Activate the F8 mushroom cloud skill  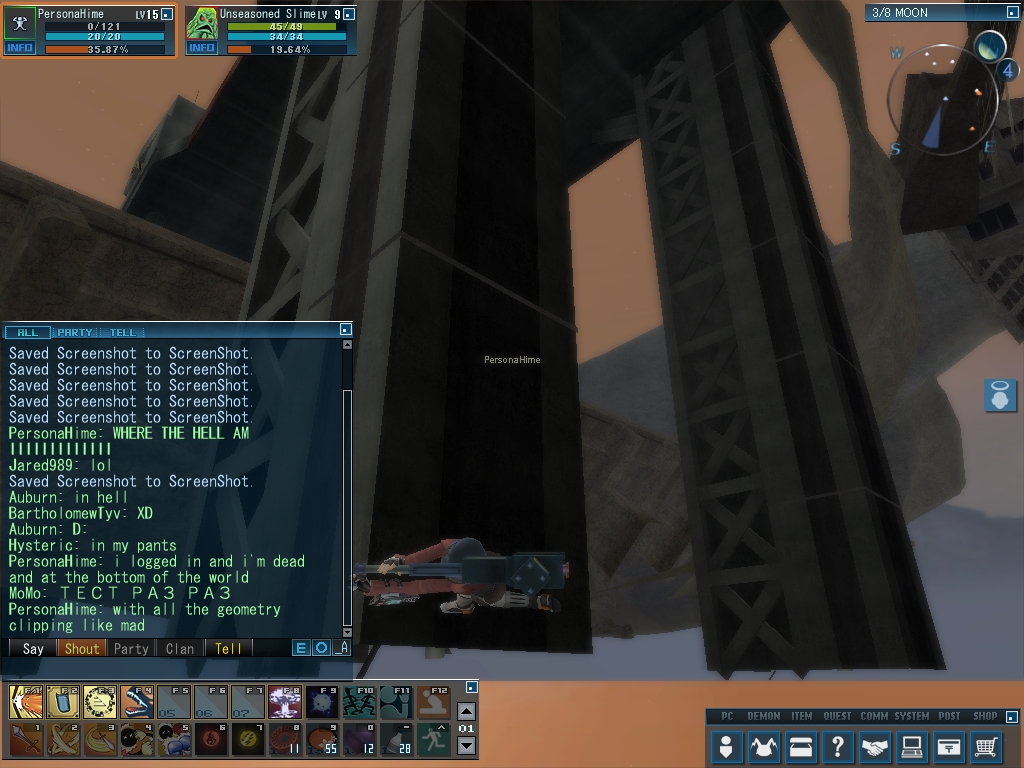pos(285,701)
